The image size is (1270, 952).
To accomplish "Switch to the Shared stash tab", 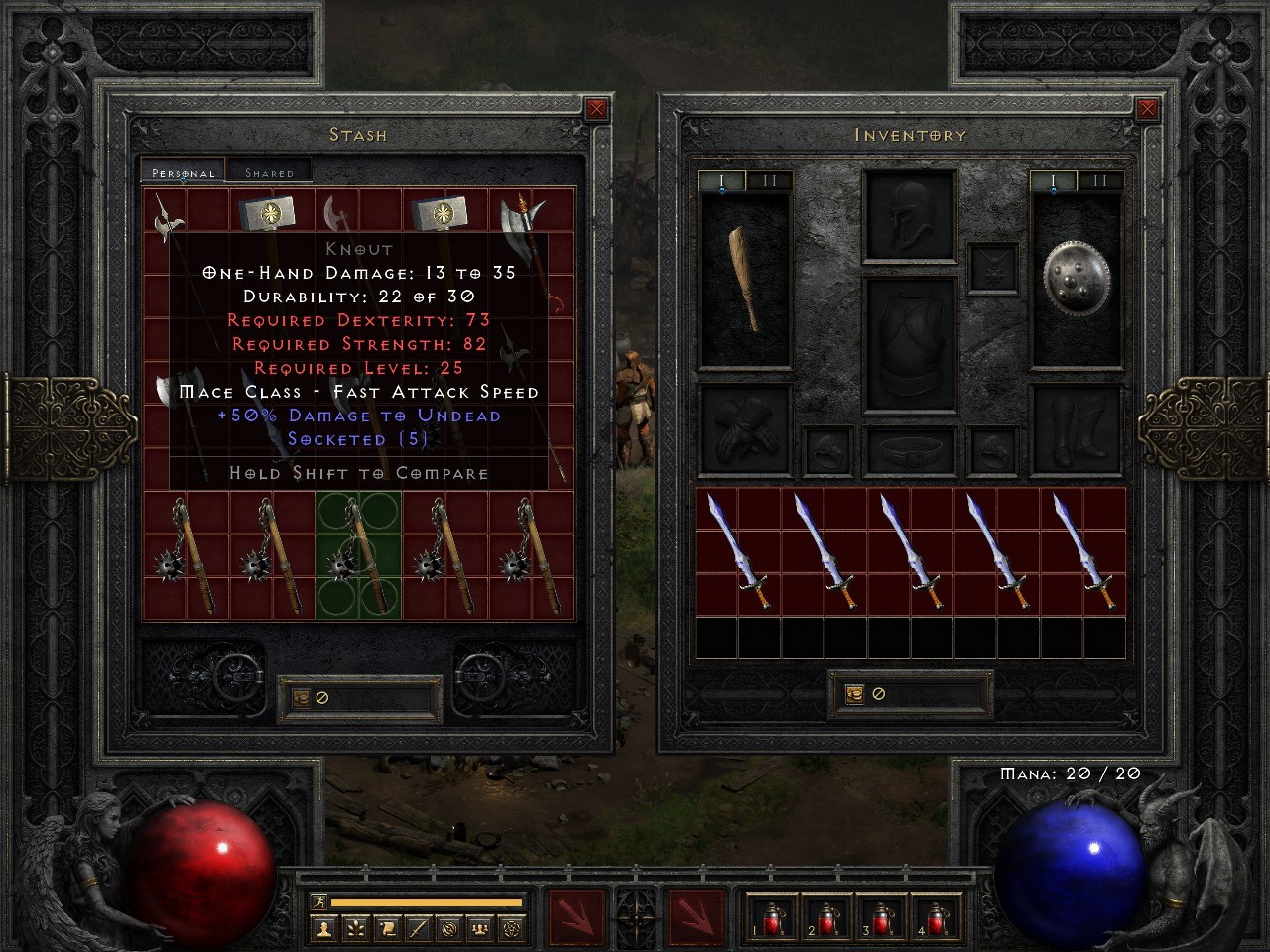I will coord(268,171).
